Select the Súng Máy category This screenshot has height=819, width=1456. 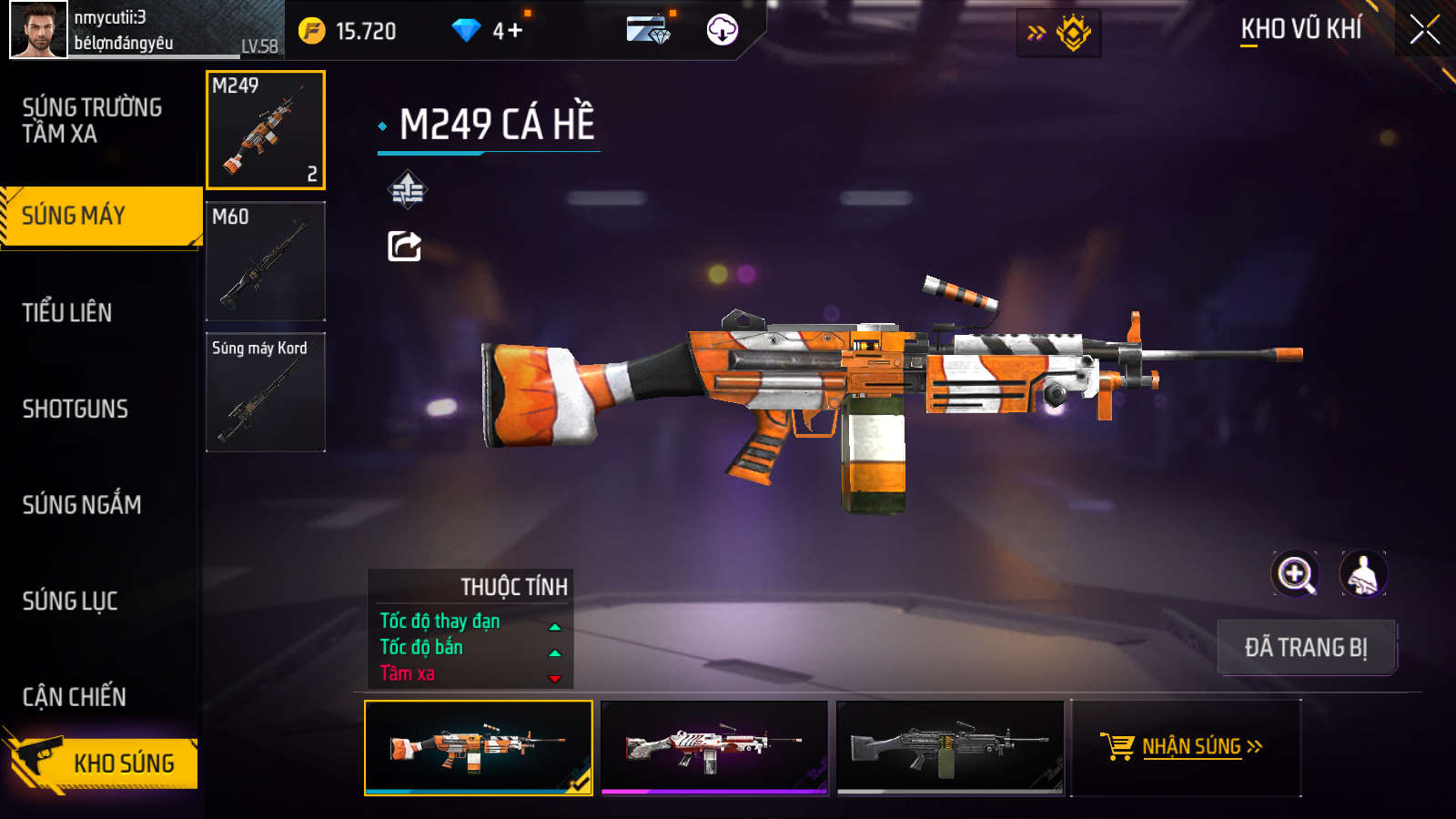100,216
